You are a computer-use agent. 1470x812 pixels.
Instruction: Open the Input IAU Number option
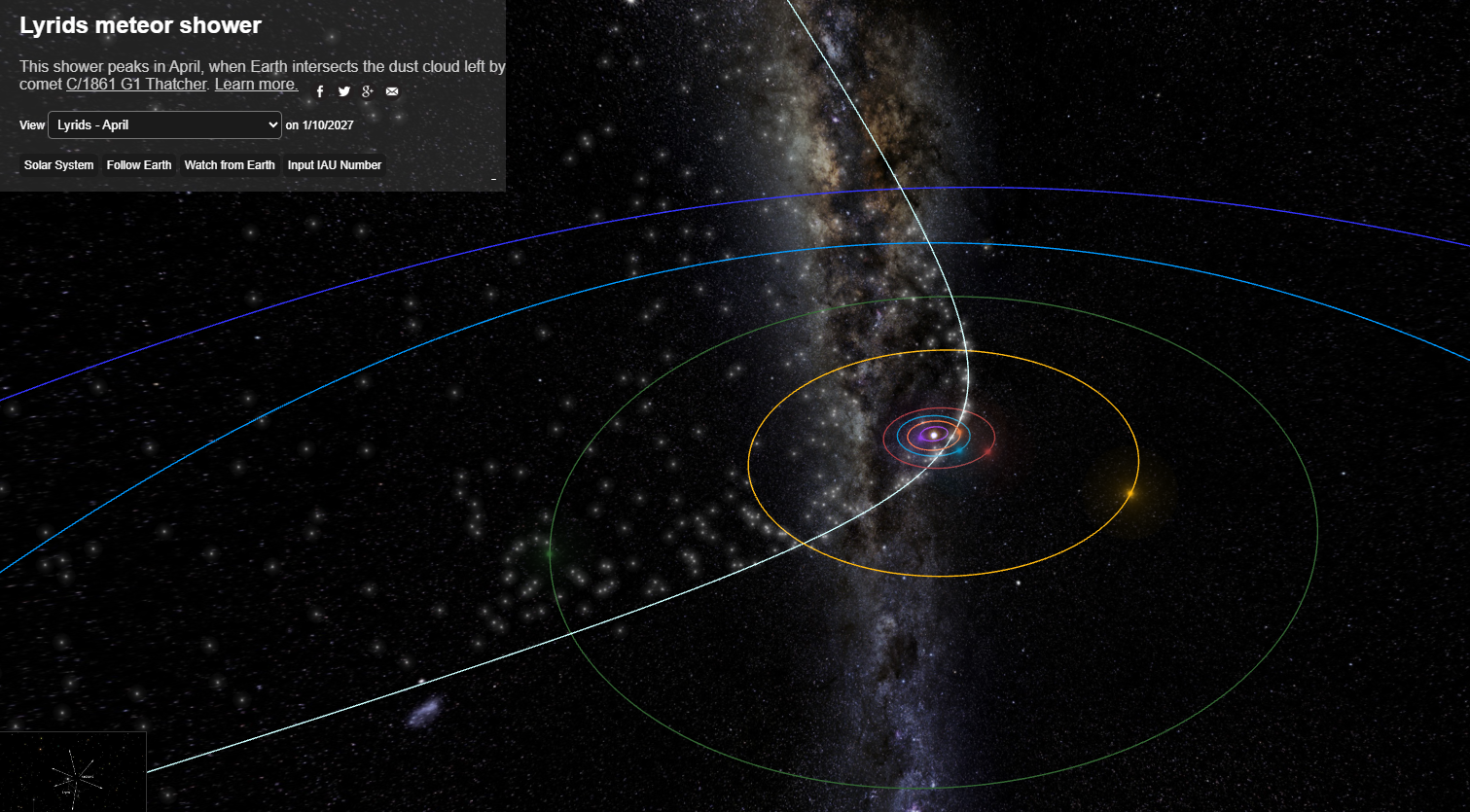tap(334, 165)
